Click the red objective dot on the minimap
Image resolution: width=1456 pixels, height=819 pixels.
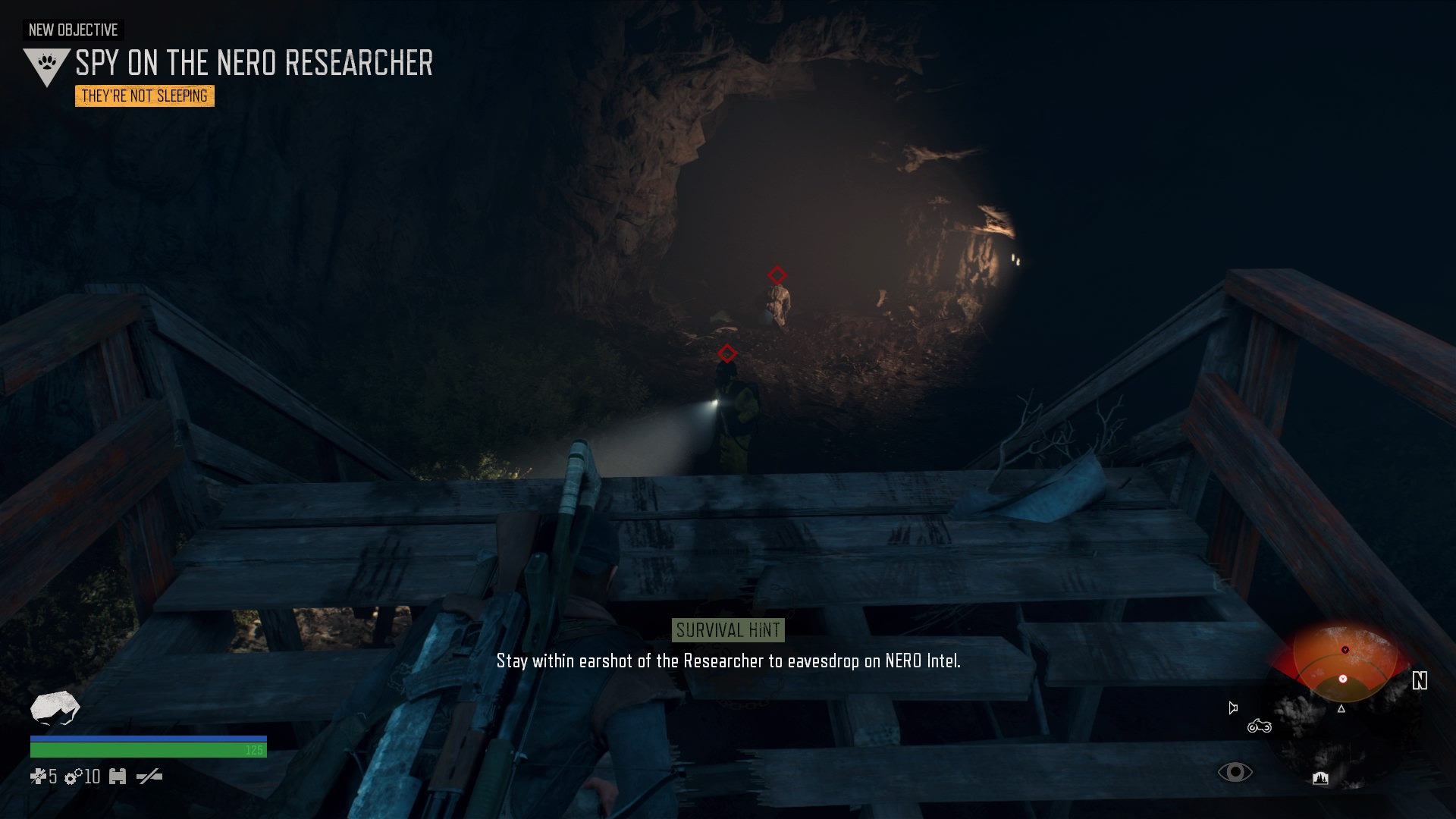pos(1345,650)
